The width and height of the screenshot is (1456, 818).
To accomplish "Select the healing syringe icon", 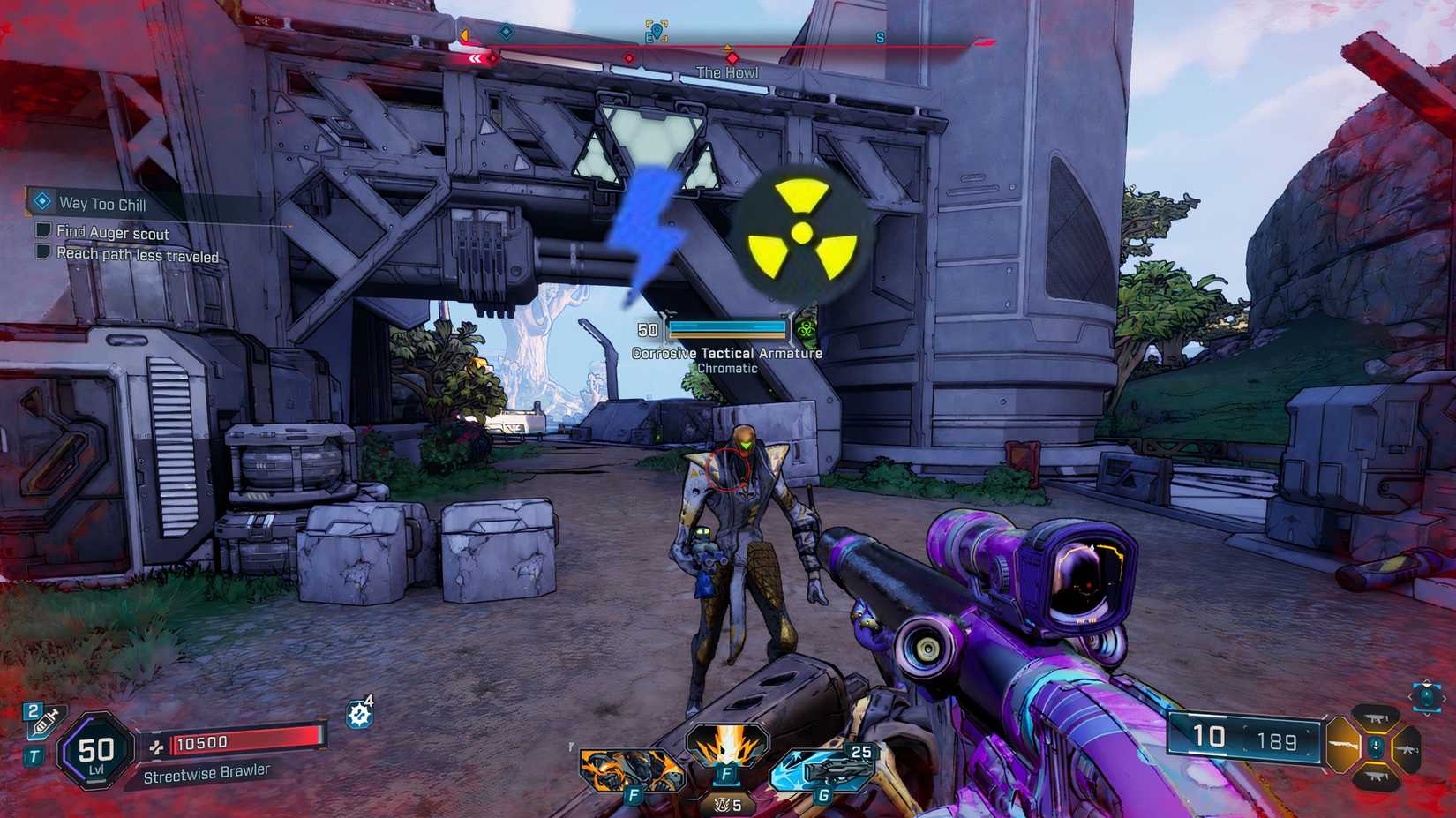I will [43, 722].
